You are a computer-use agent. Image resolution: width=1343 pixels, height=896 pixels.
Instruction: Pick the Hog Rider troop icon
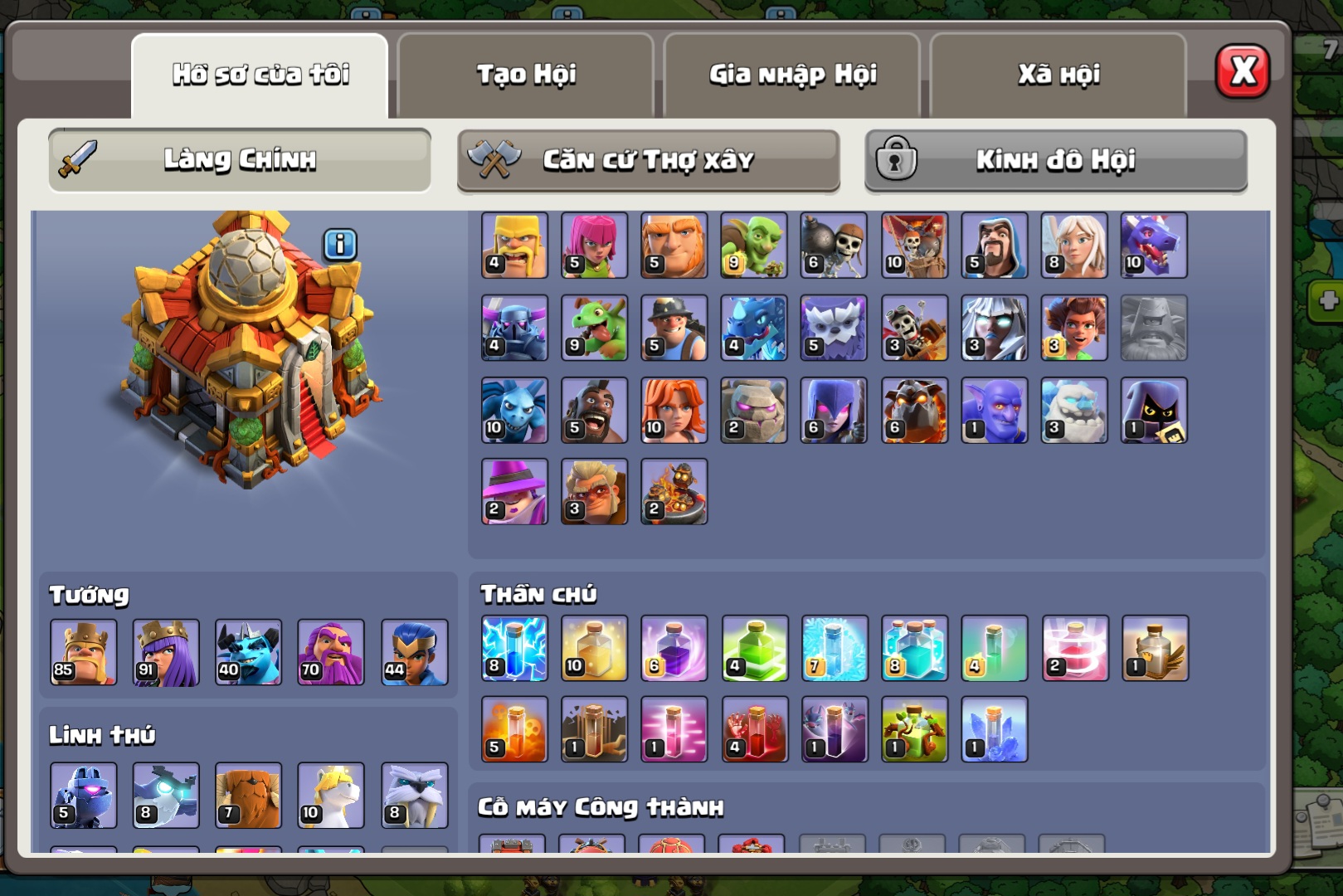(x=595, y=411)
